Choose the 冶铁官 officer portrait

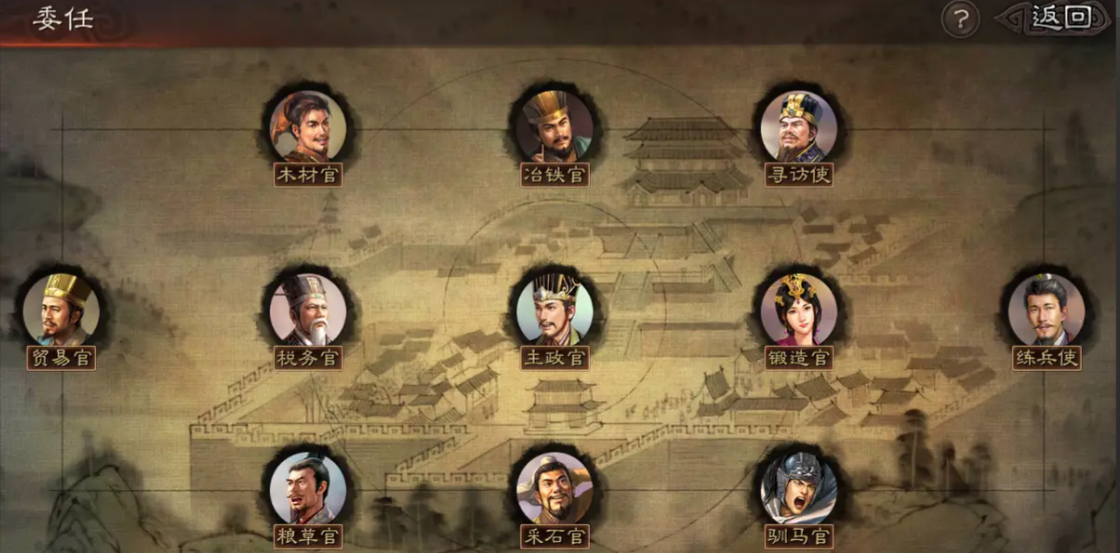(555, 126)
